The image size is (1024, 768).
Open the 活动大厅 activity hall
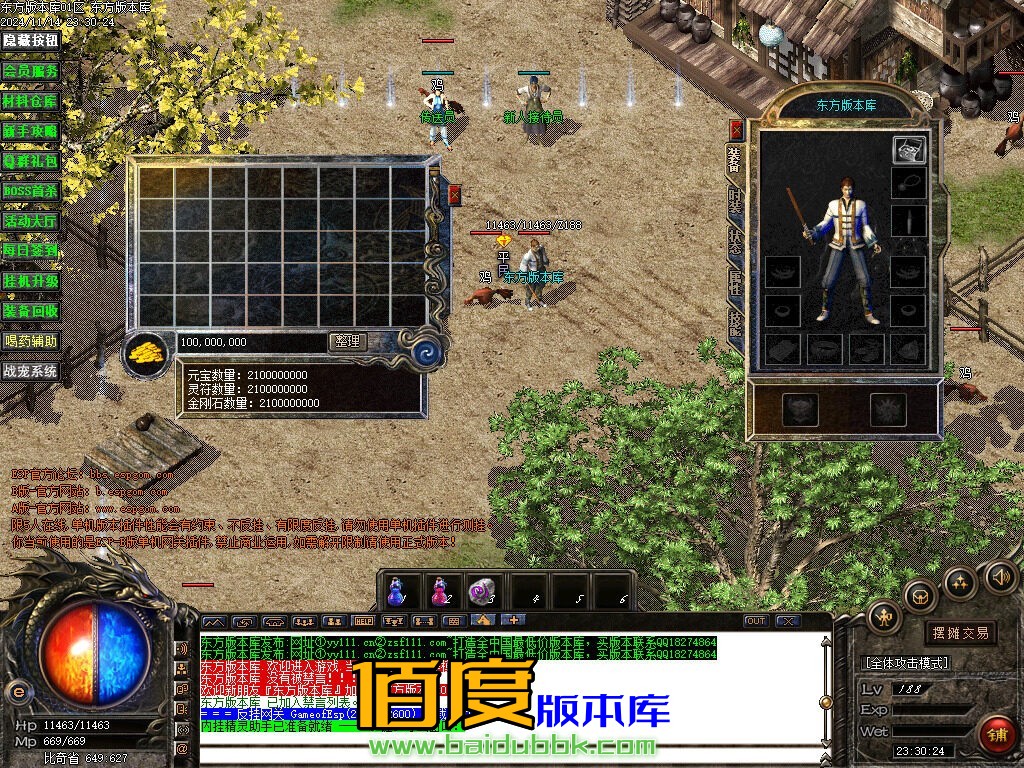31,221
